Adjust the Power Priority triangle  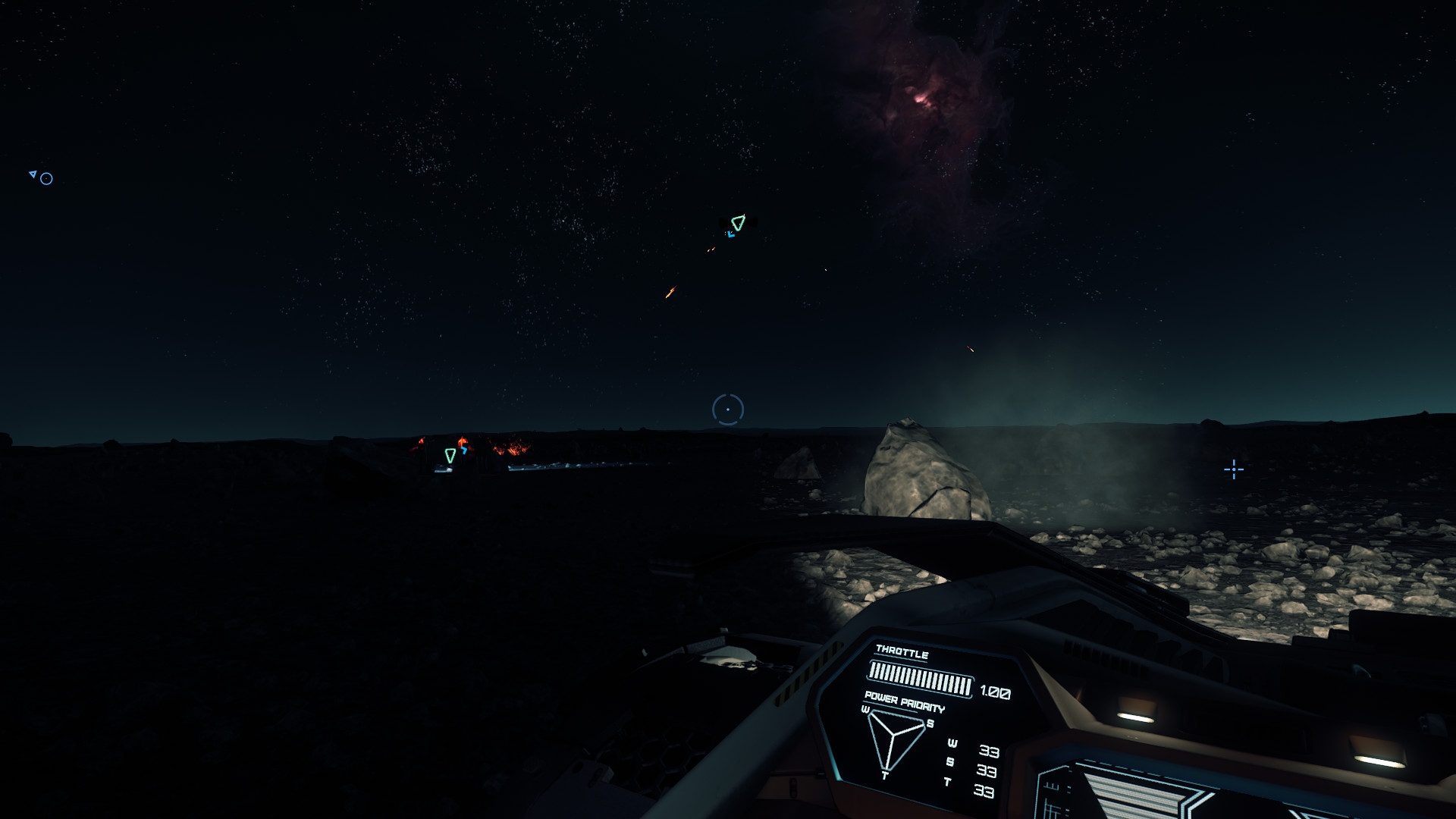[896, 739]
